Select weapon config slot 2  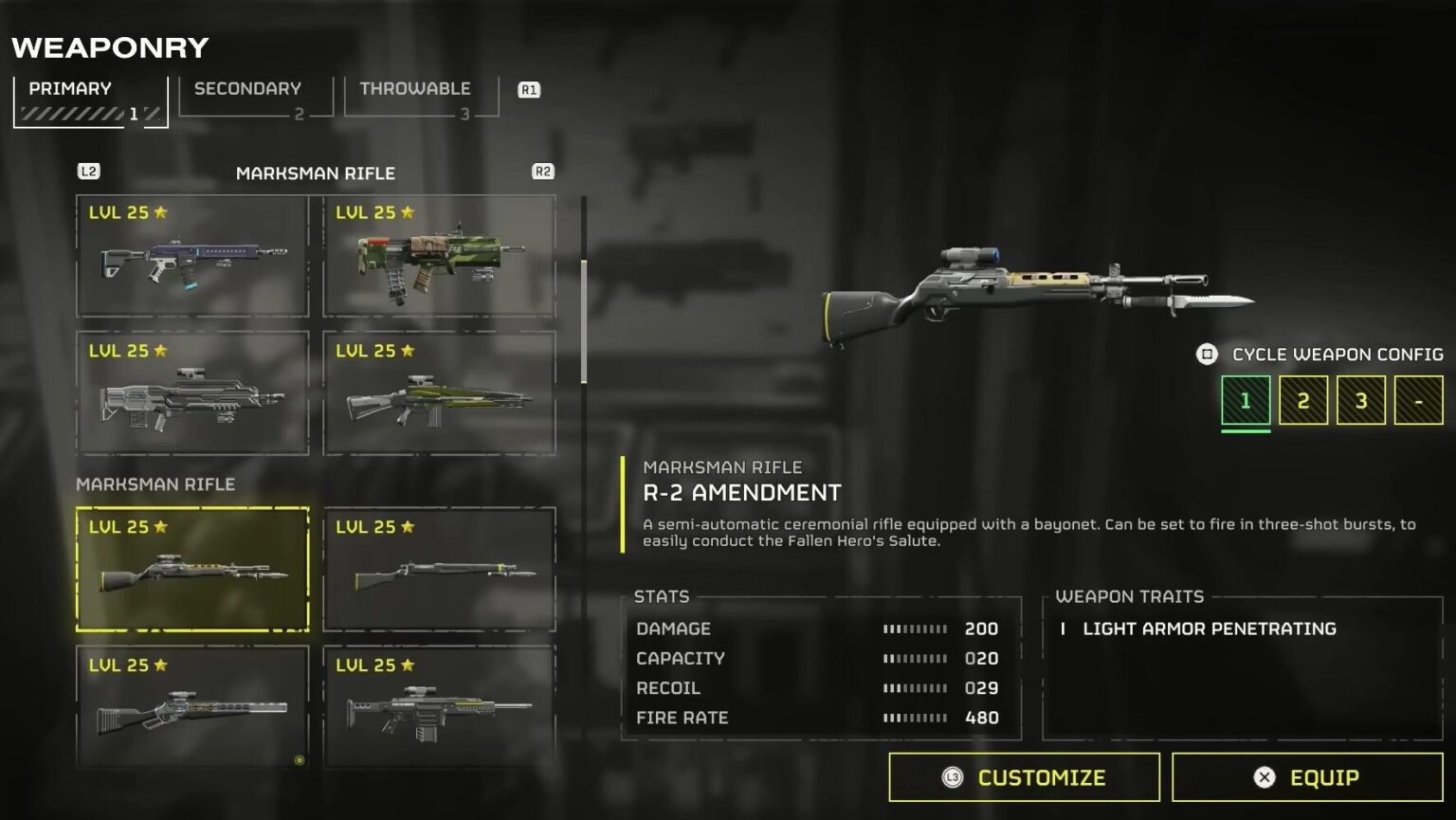point(1302,400)
